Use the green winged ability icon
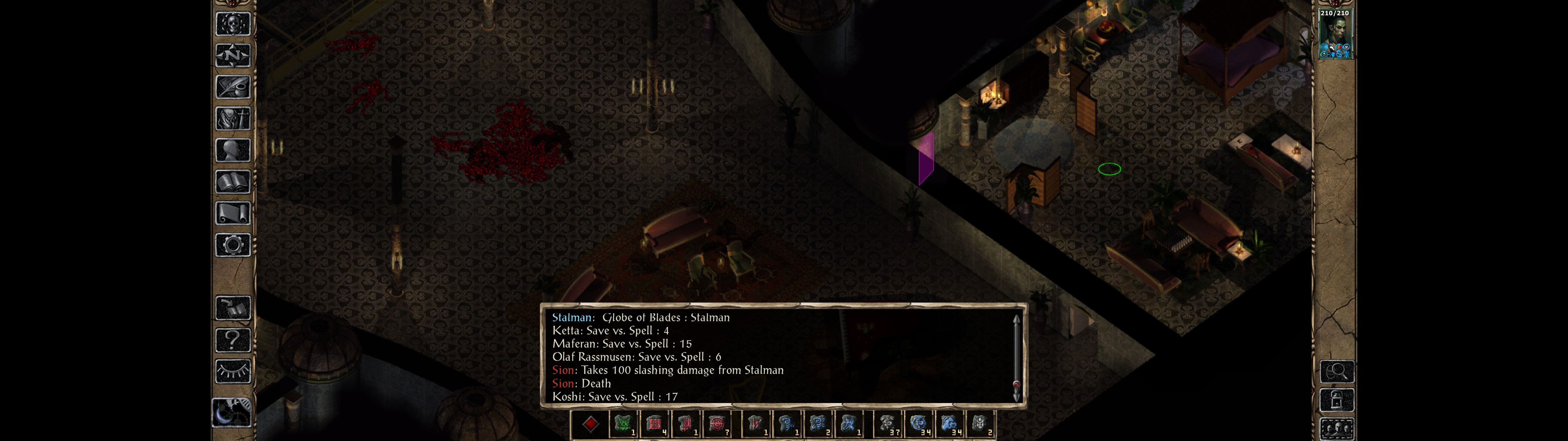Screen dimensions: 1568x441 tap(623, 424)
